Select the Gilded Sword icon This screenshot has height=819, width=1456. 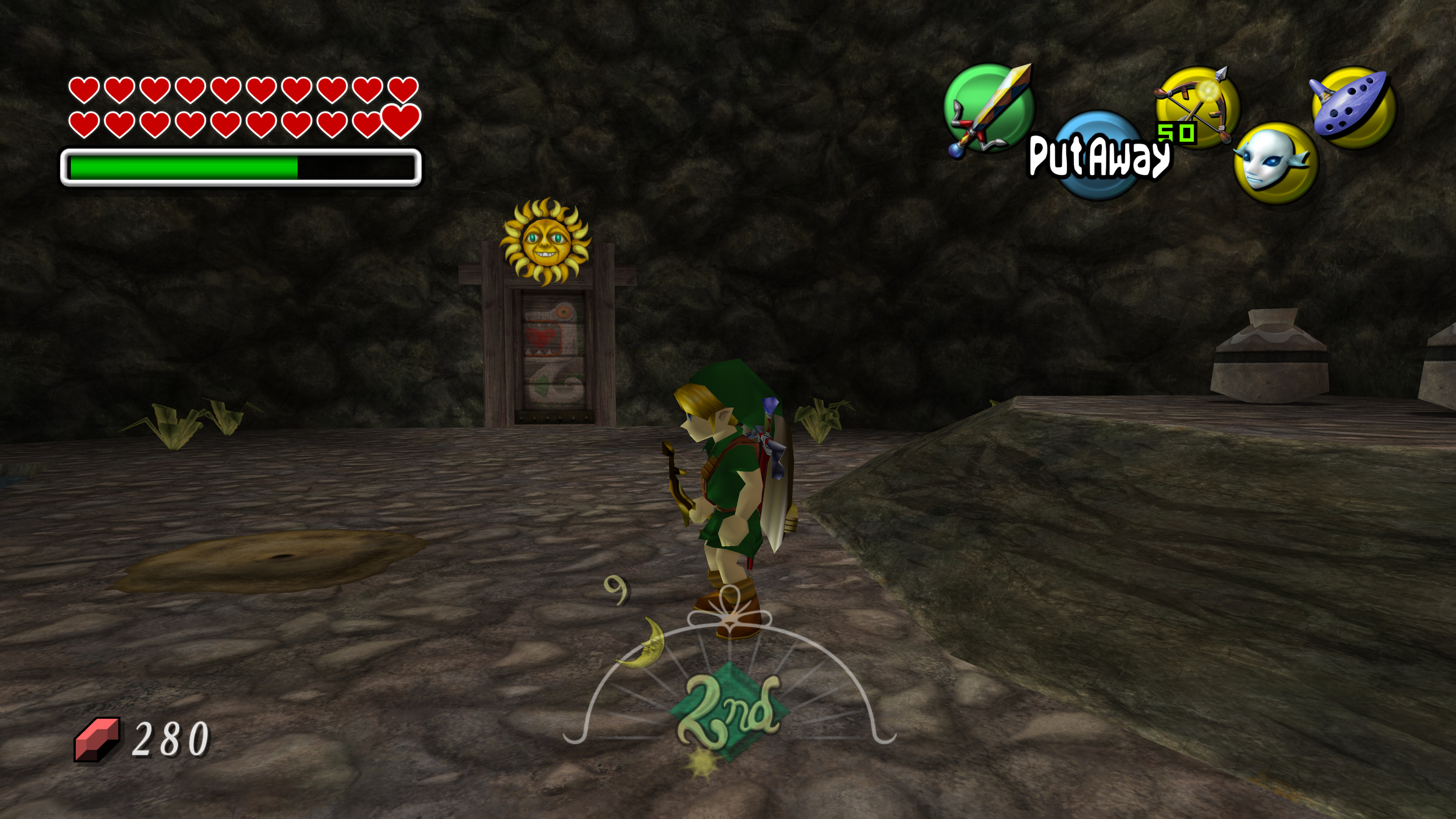[x=989, y=108]
